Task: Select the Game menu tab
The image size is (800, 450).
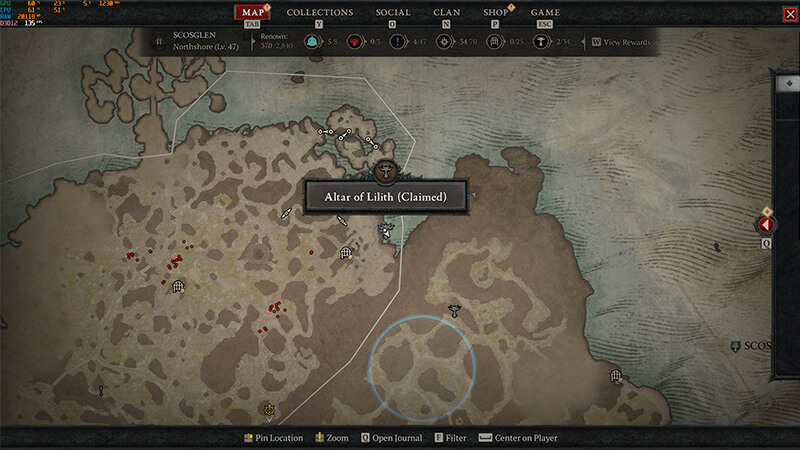Action: (545, 13)
